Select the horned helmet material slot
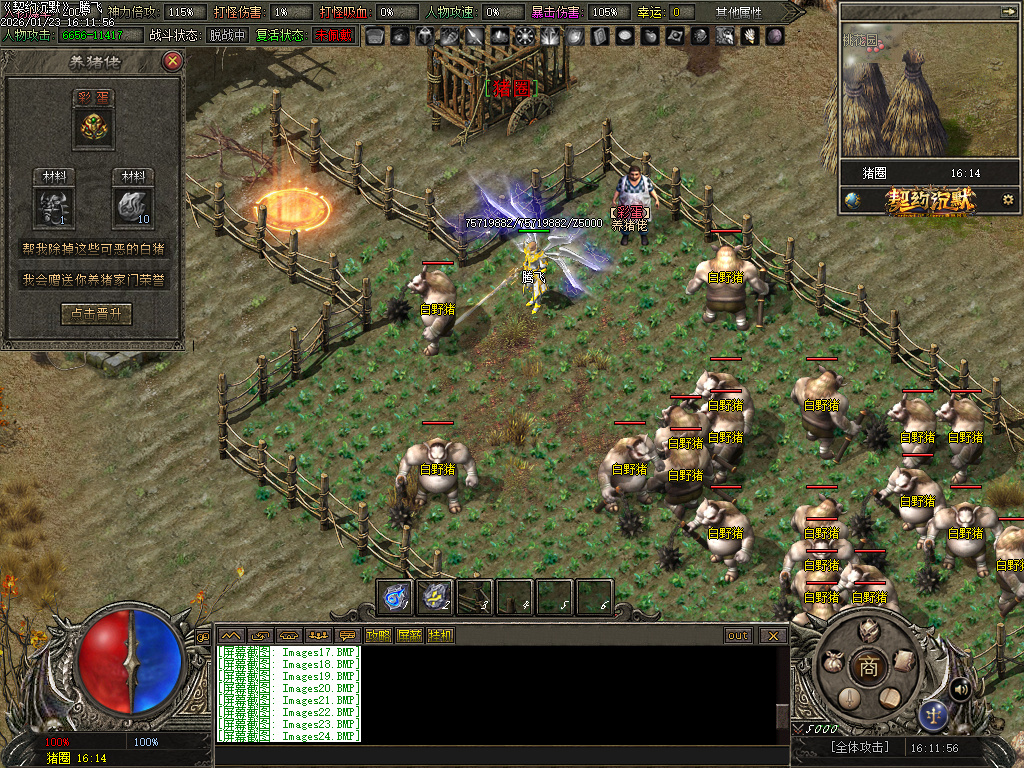The height and width of the screenshot is (768, 1024). 53,207
